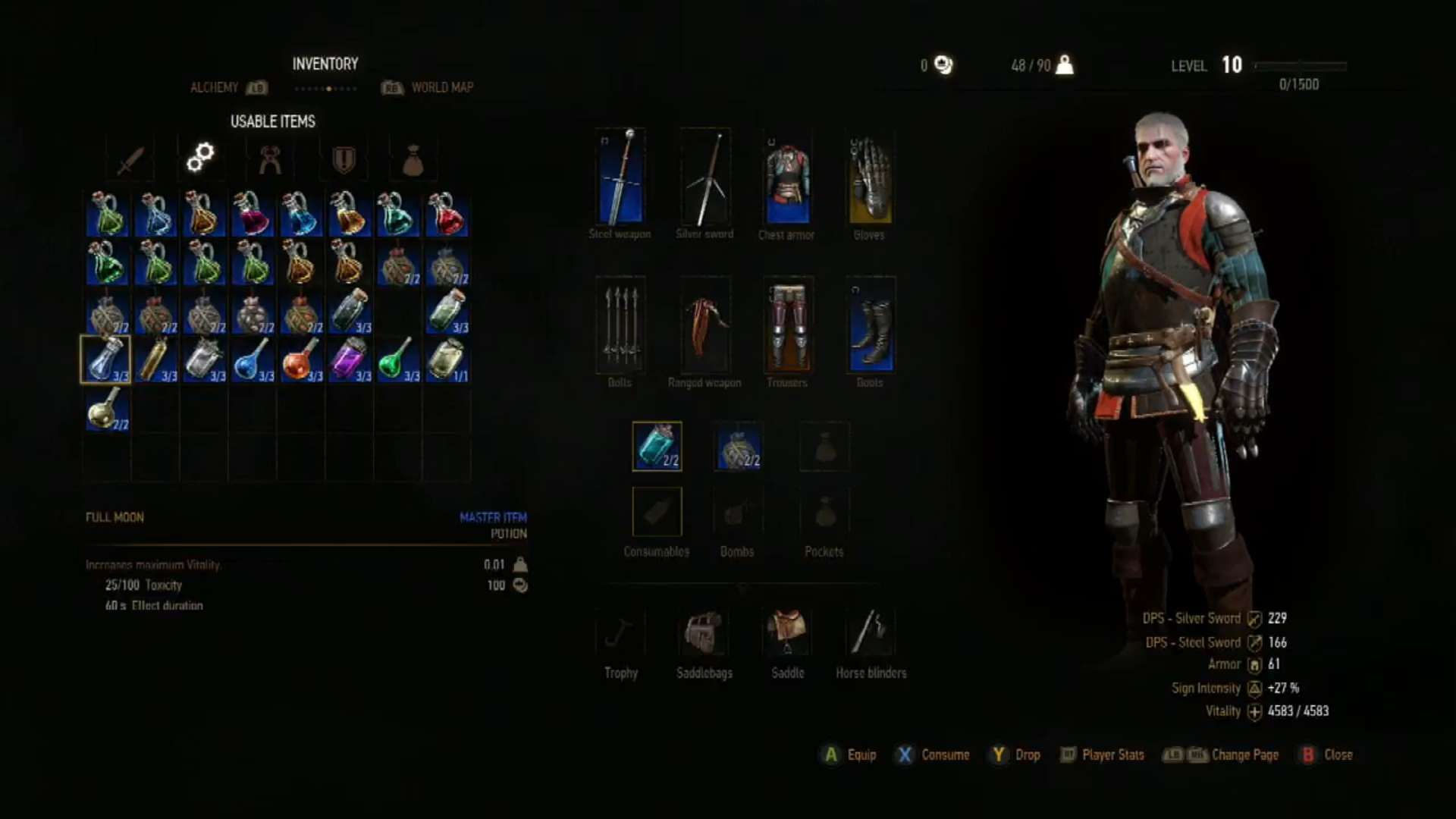Open the Usable Items gear icon

(200, 158)
